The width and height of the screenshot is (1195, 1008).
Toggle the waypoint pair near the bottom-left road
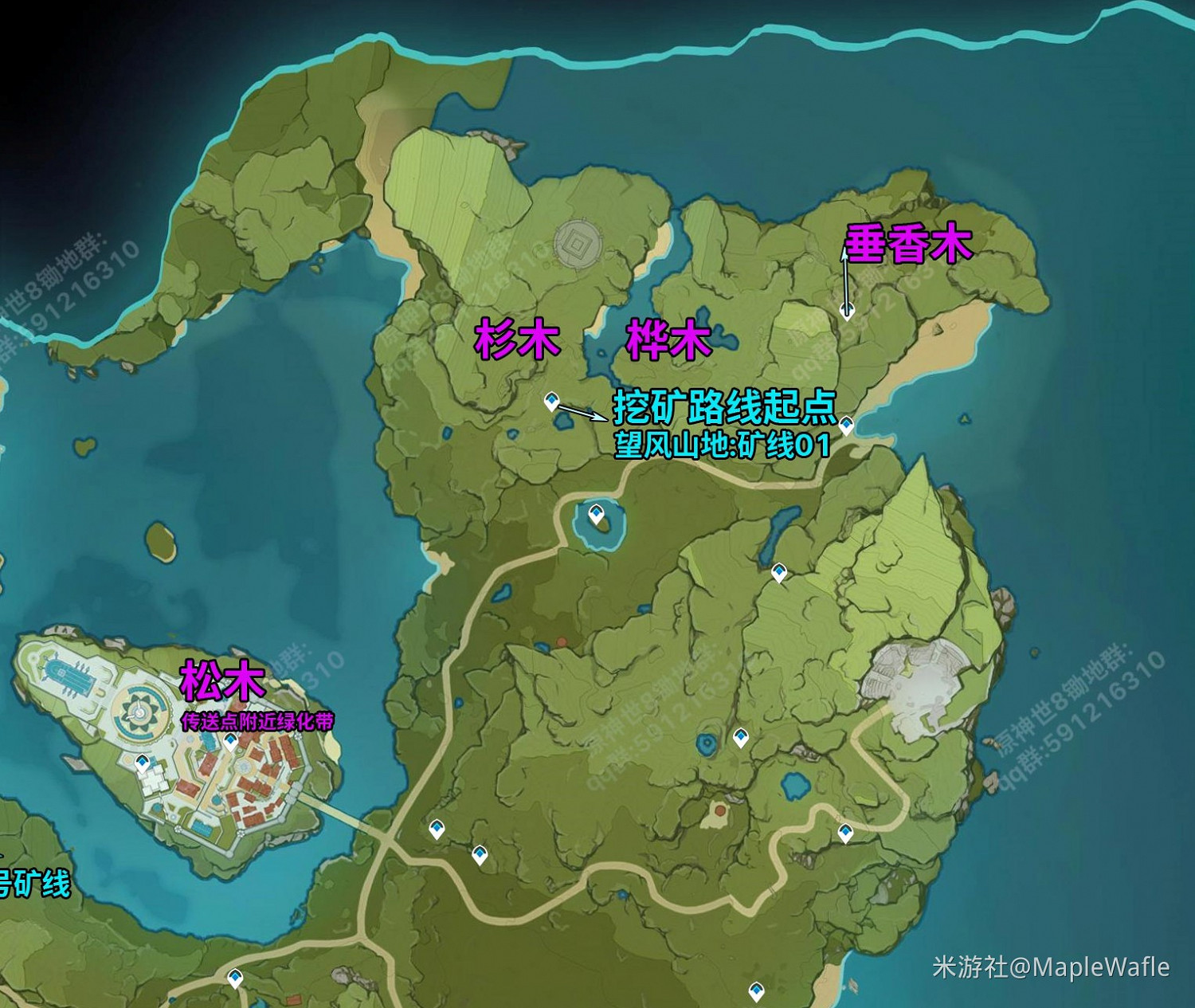pyautogui.click(x=437, y=827)
